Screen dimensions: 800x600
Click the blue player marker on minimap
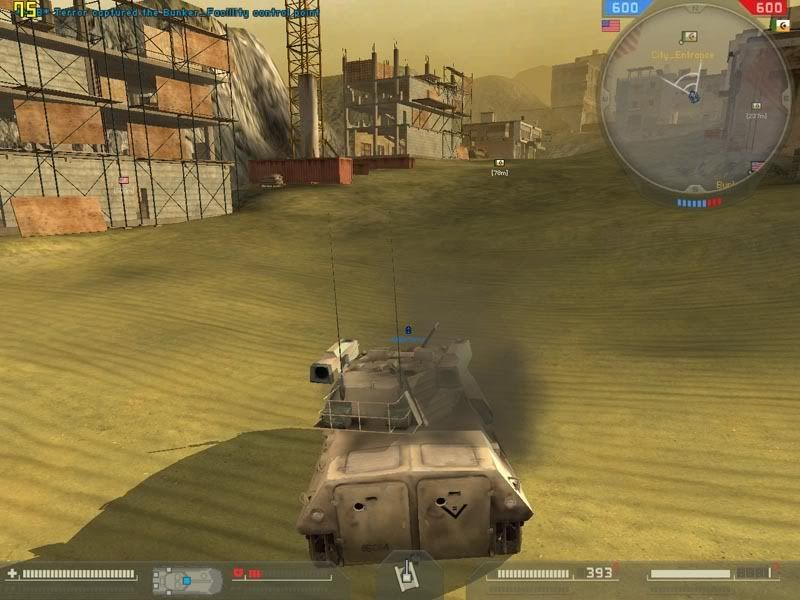pos(692,96)
